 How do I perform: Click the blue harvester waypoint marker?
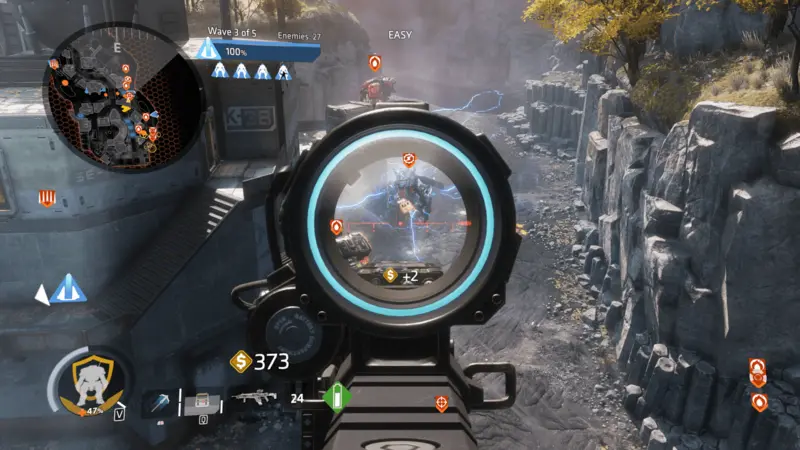tap(68, 290)
